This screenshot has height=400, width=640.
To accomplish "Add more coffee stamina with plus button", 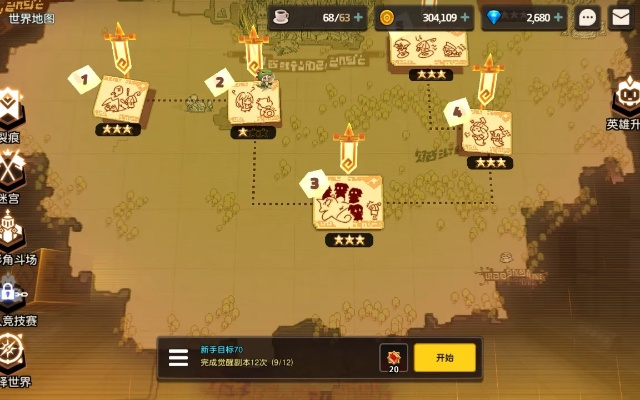I will pyautogui.click(x=359, y=17).
